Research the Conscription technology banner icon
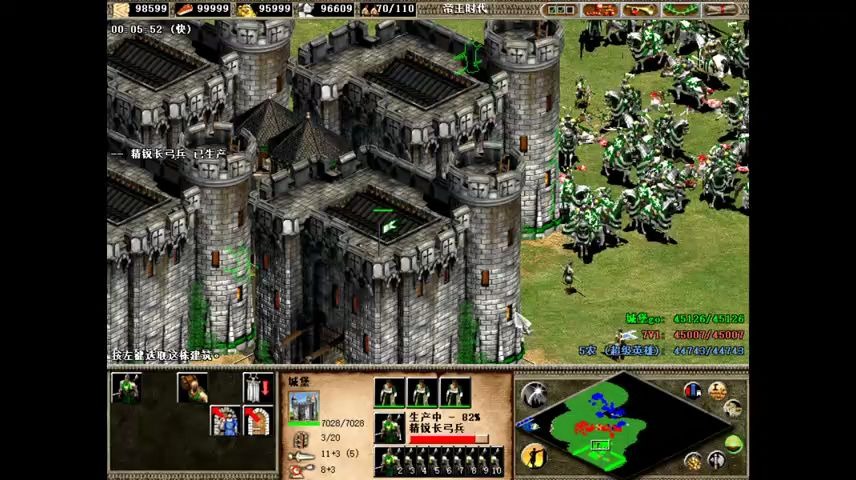Screen dimensions: 856x480 click(258, 388)
